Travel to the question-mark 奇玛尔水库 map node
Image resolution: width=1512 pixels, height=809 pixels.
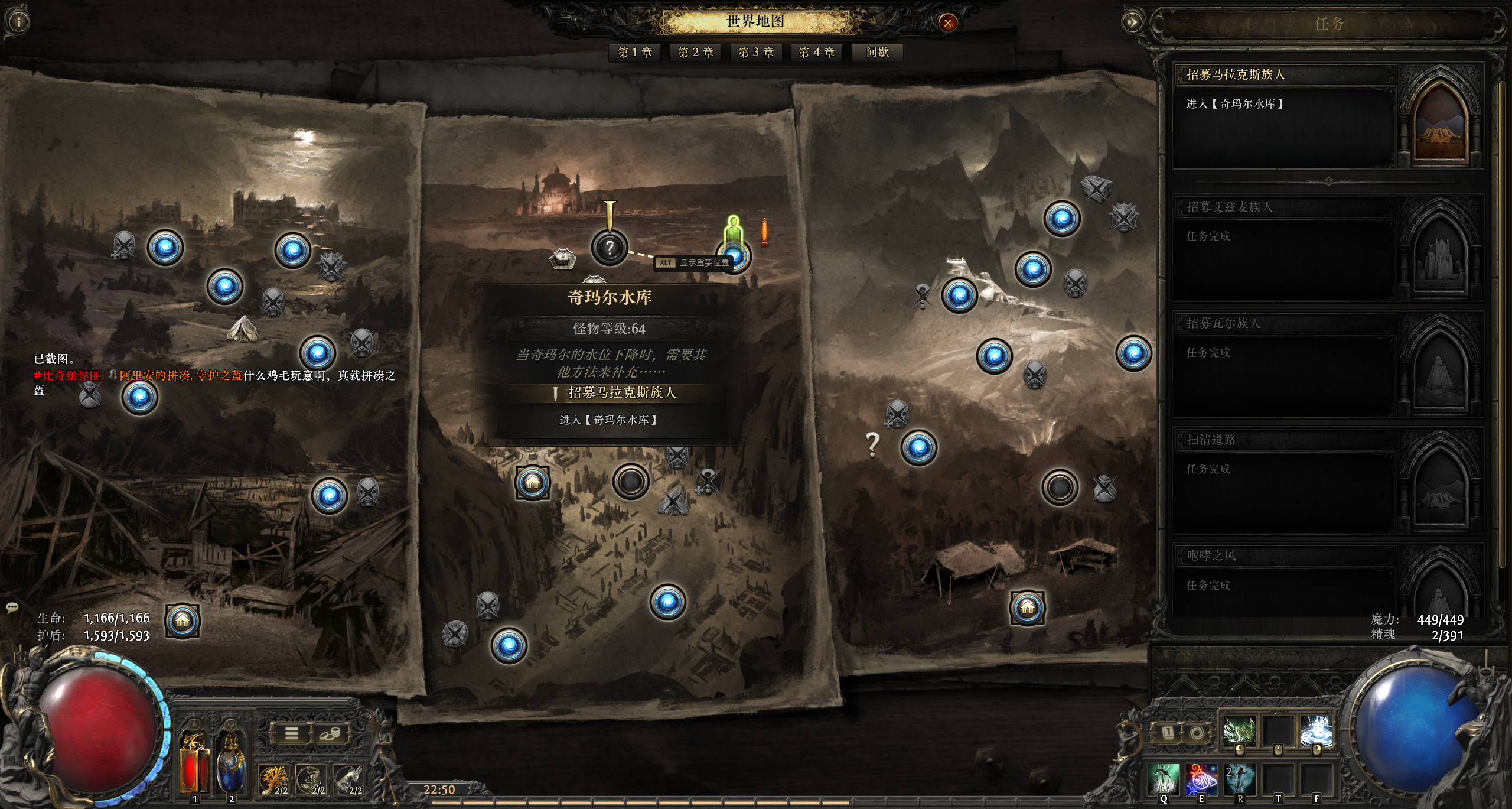tap(610, 248)
